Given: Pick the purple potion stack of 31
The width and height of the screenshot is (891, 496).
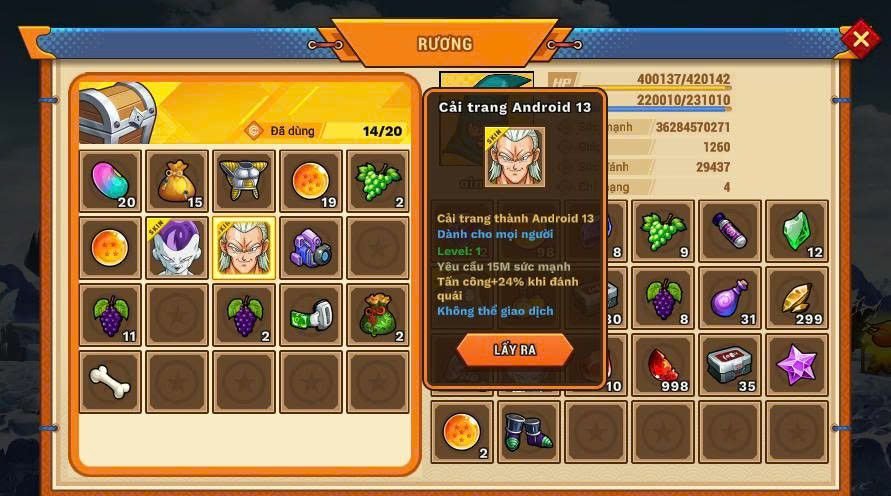Looking at the screenshot, I should 730,298.
